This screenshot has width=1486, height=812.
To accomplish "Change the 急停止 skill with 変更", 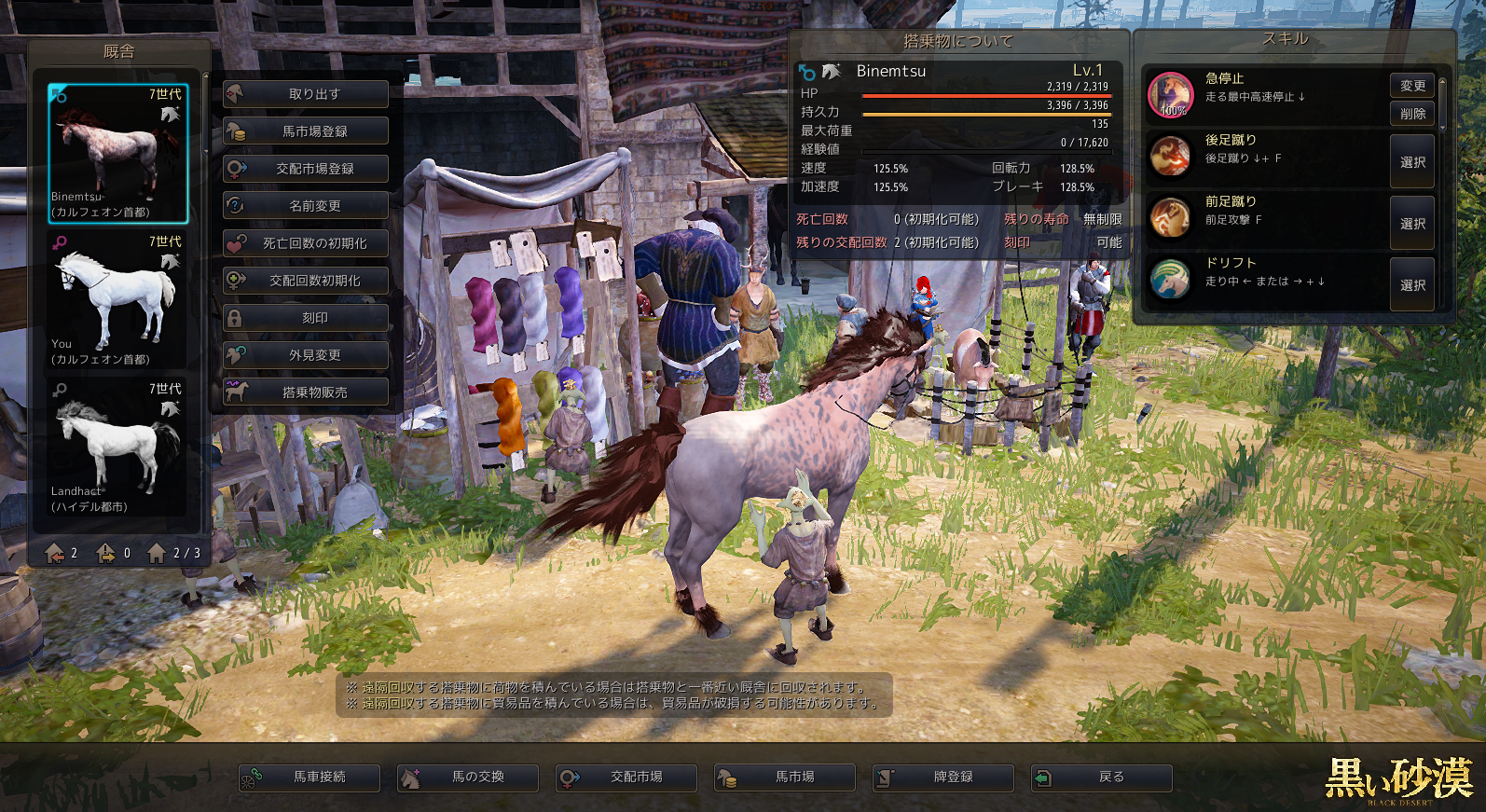I will (x=1412, y=86).
